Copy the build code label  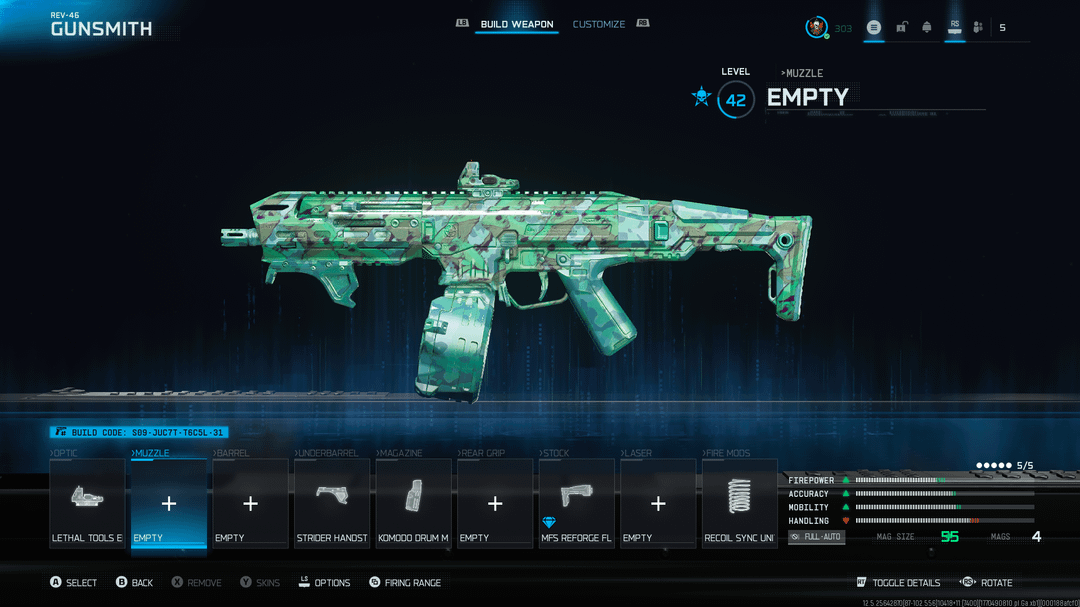tap(139, 432)
